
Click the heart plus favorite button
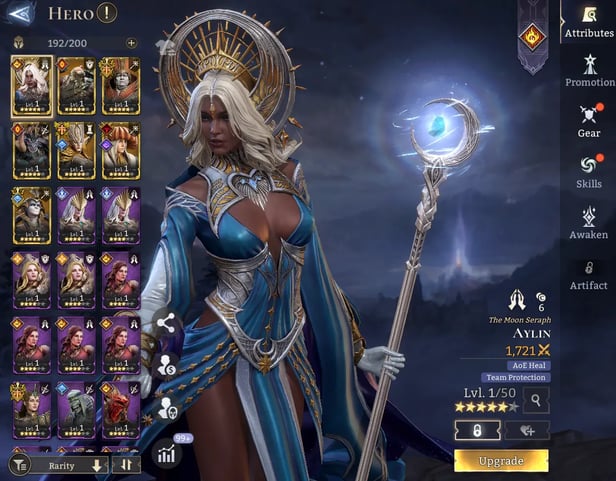(525, 430)
